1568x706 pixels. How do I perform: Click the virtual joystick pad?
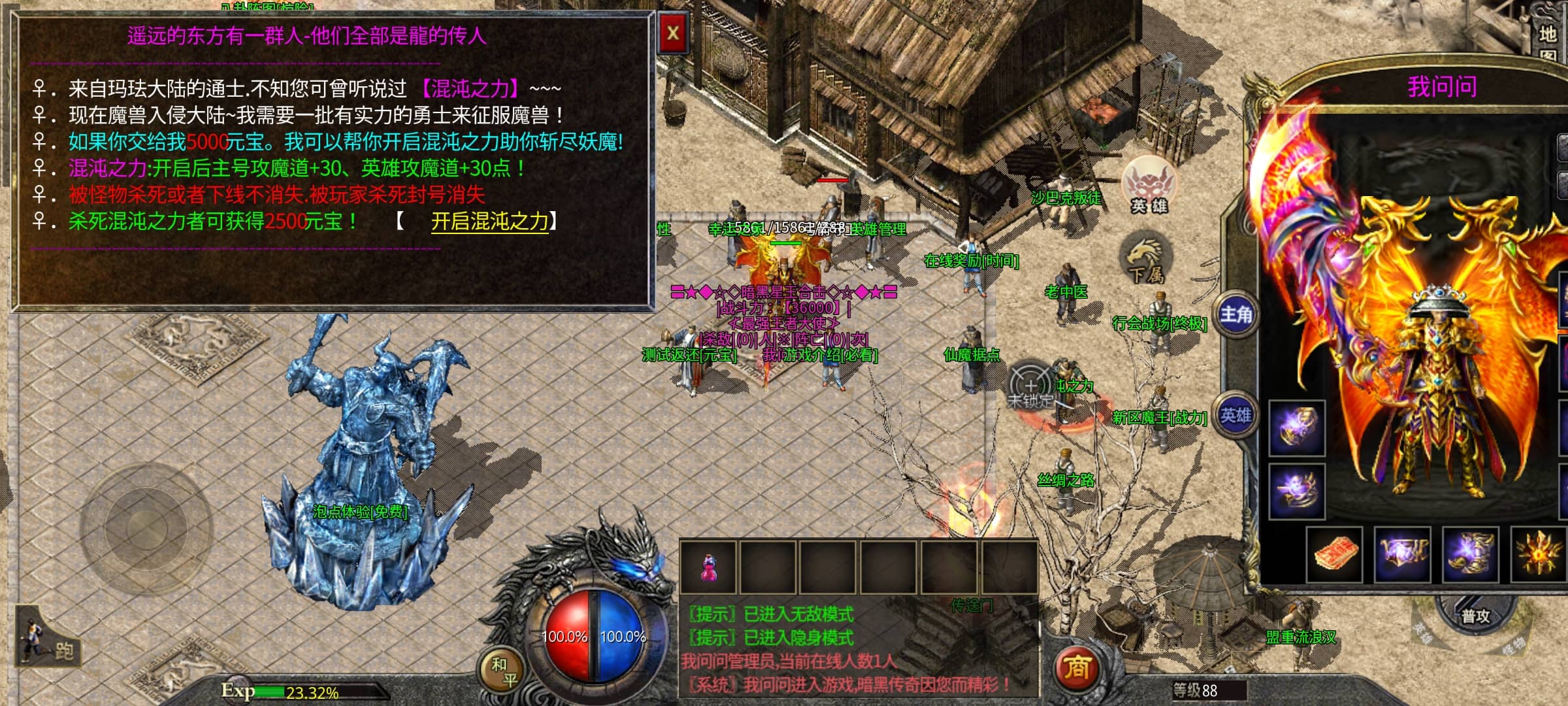pos(146,527)
